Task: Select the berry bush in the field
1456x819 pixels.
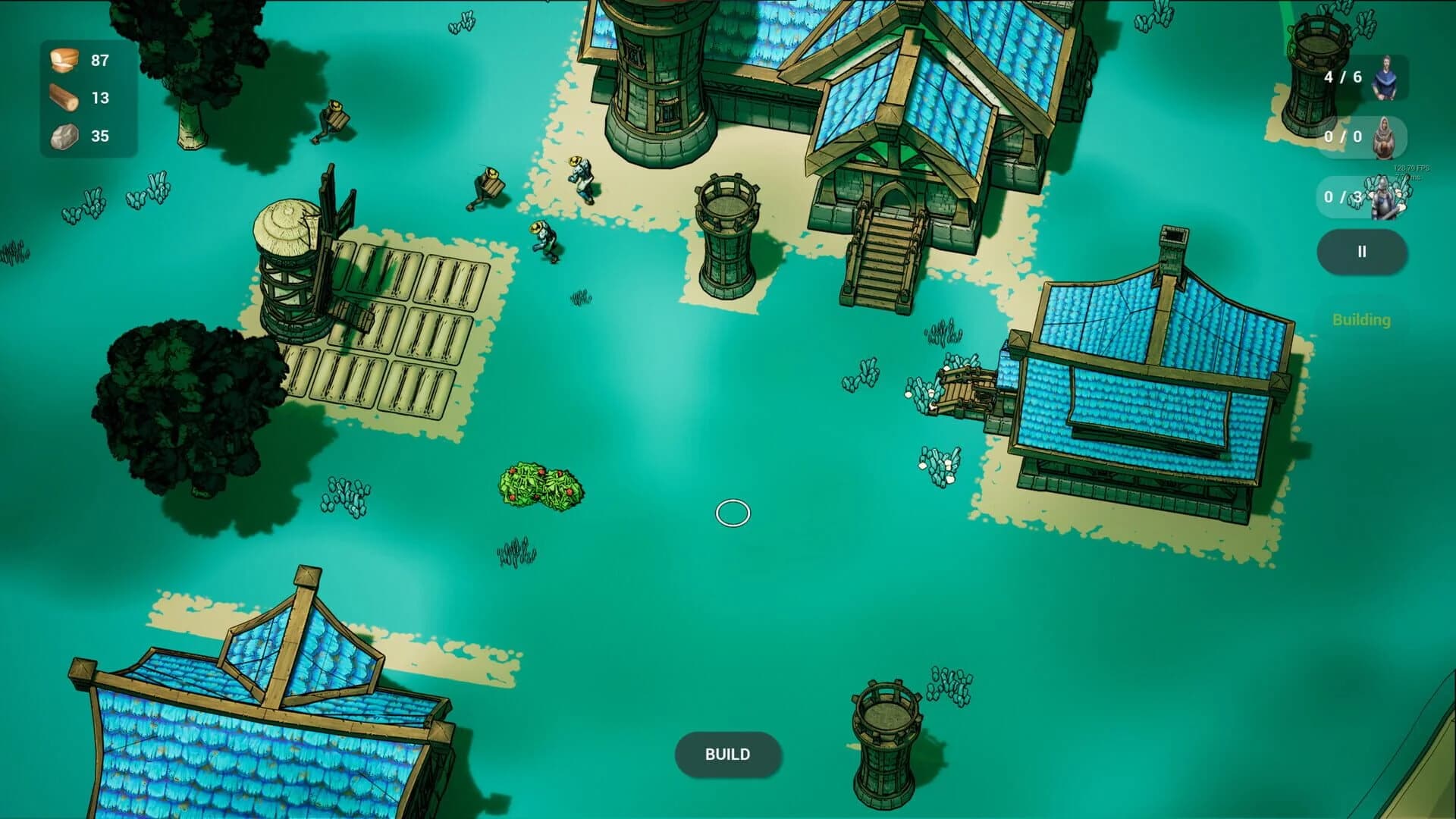Action: coord(540,484)
